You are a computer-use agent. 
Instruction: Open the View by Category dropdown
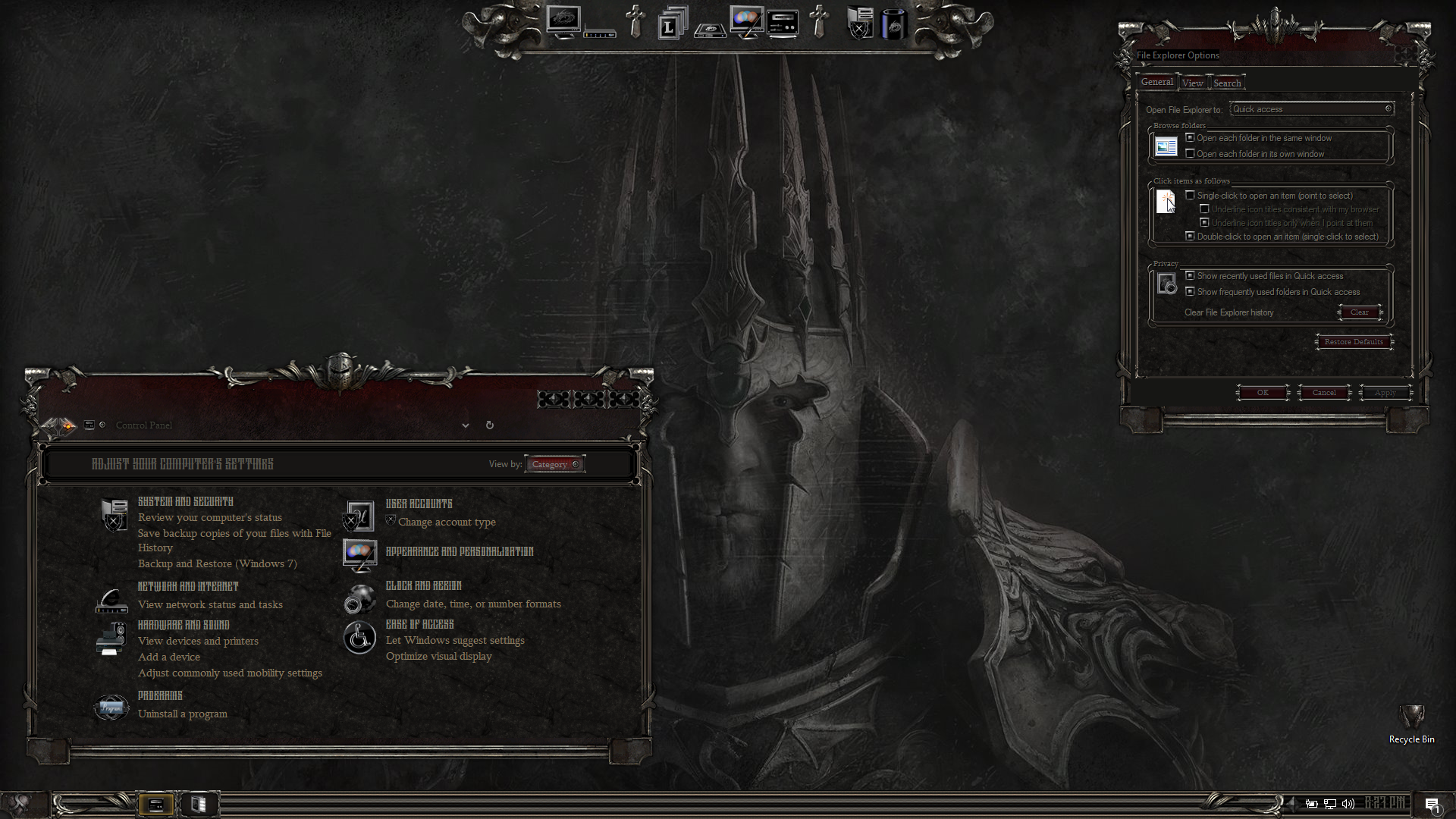click(x=555, y=464)
